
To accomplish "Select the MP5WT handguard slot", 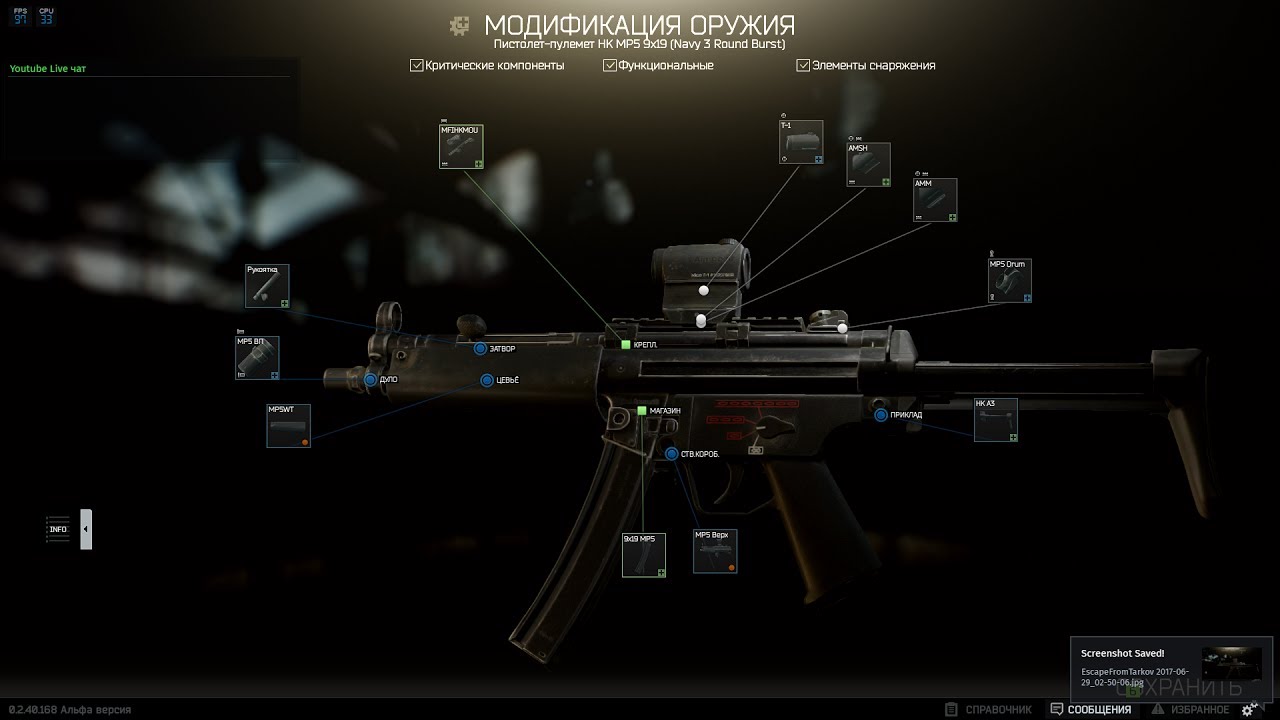I will [x=288, y=425].
